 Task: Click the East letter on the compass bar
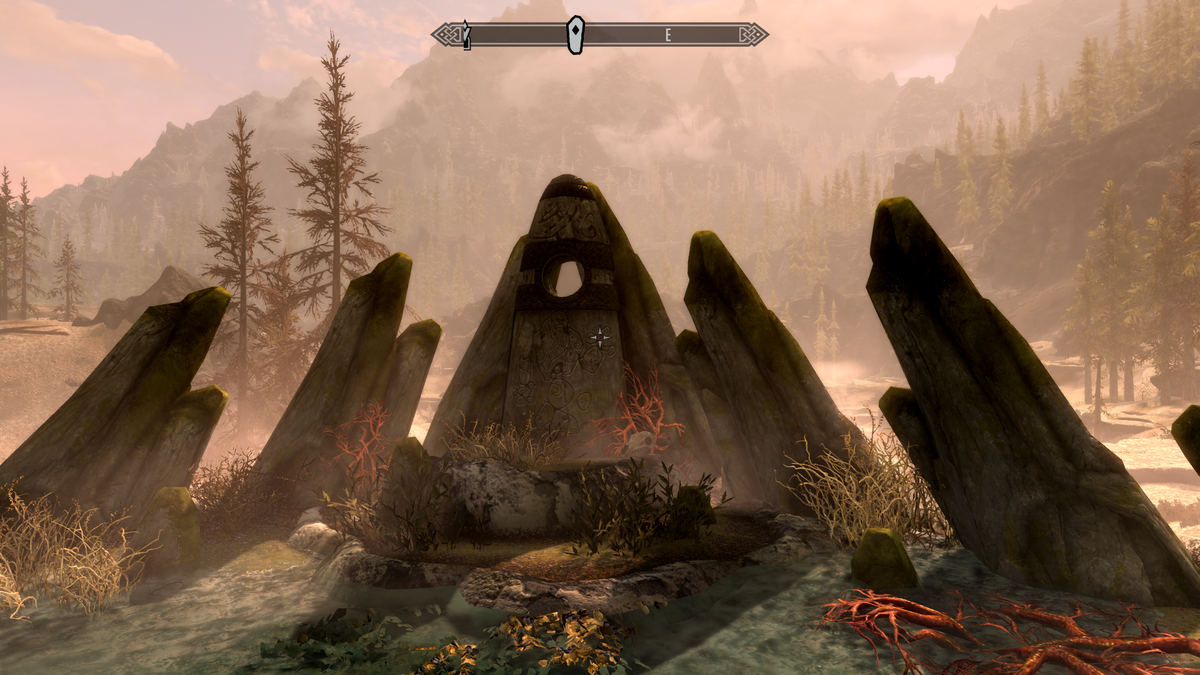click(668, 35)
